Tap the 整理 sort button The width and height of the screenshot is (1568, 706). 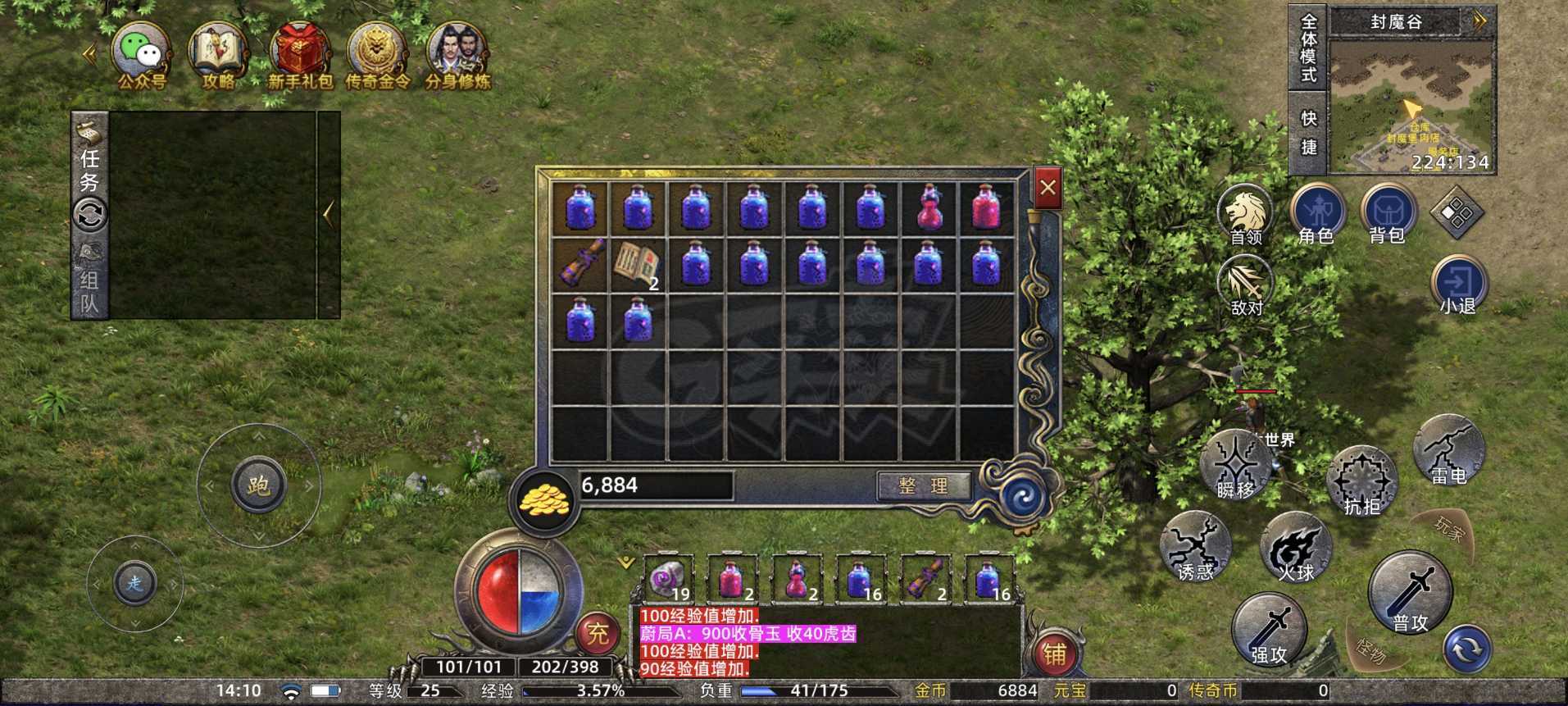point(923,485)
